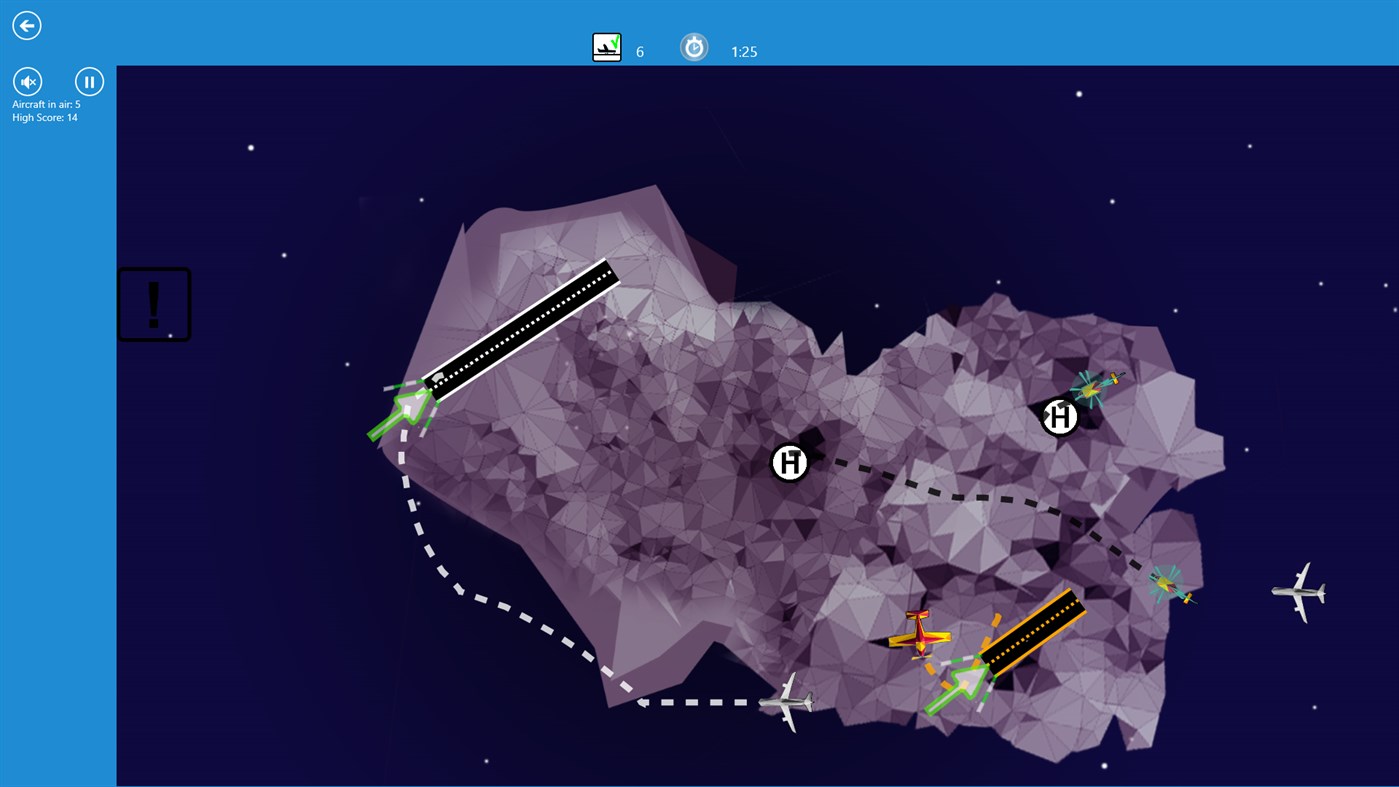
Task: Click the orange runway landing strip
Action: pyautogui.click(x=1030, y=640)
